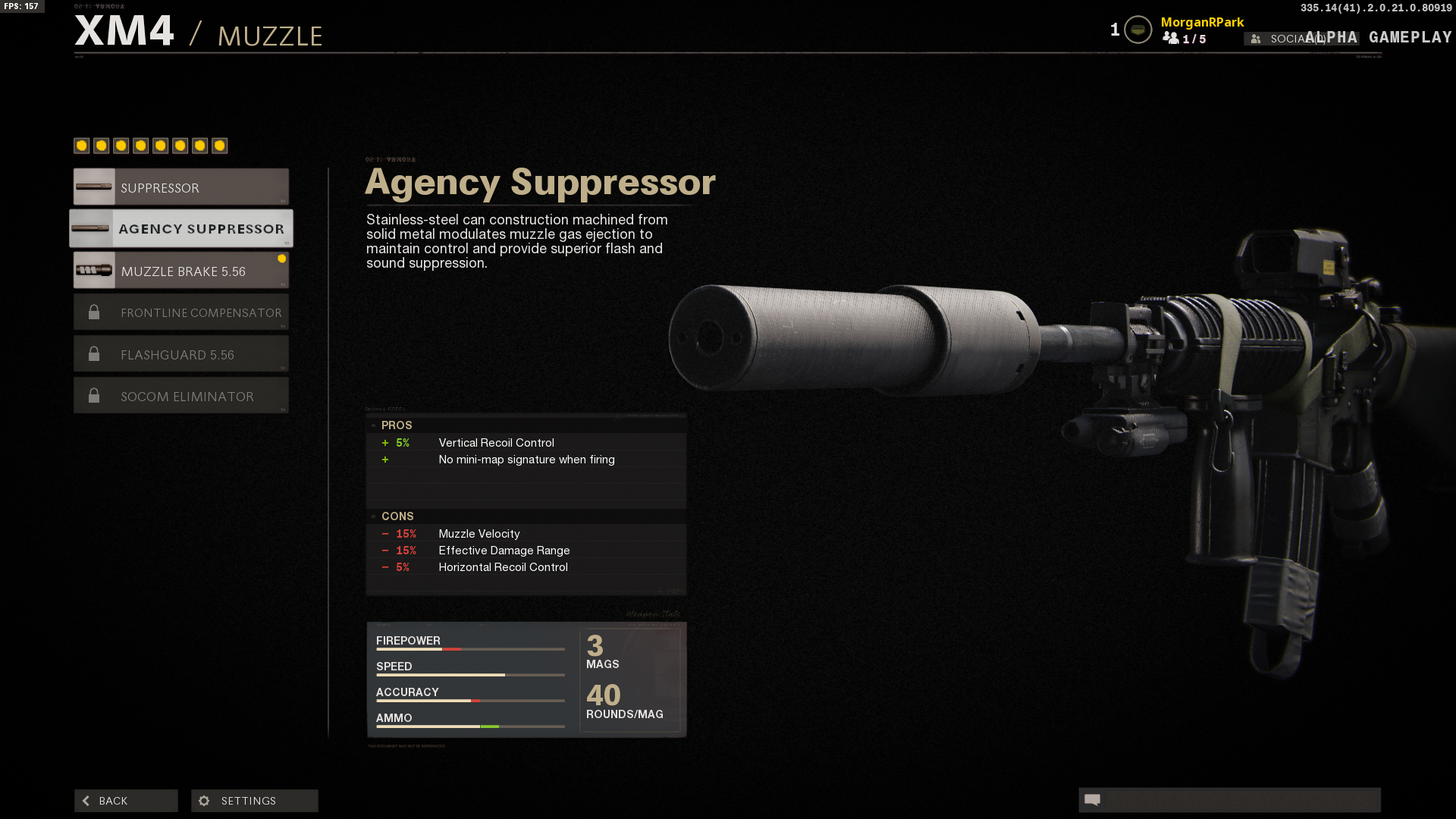Choose the locked SOCOM Eliminator entry

(181, 396)
